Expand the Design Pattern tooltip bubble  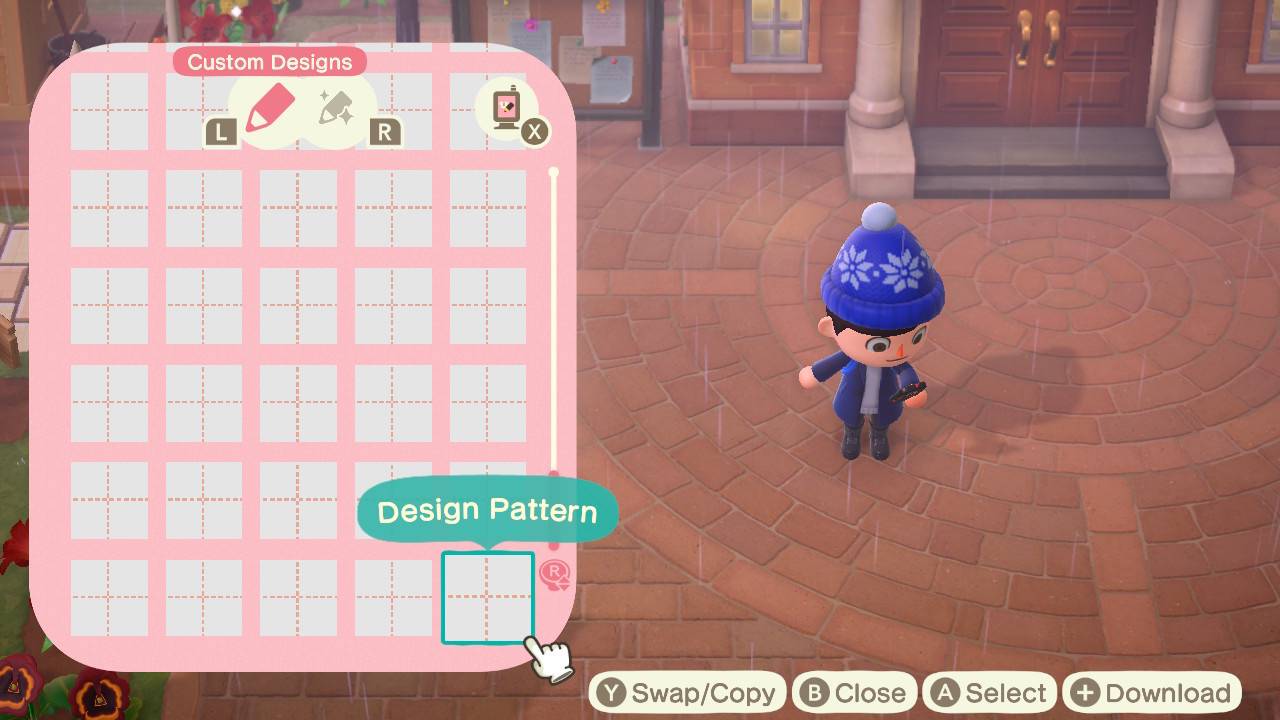click(487, 510)
